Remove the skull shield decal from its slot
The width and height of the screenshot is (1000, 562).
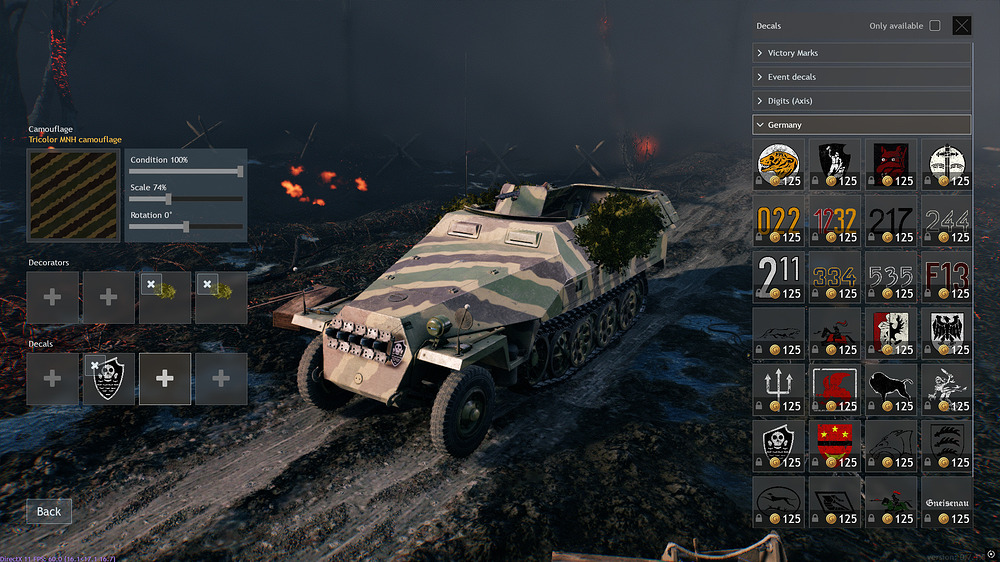pos(96,366)
